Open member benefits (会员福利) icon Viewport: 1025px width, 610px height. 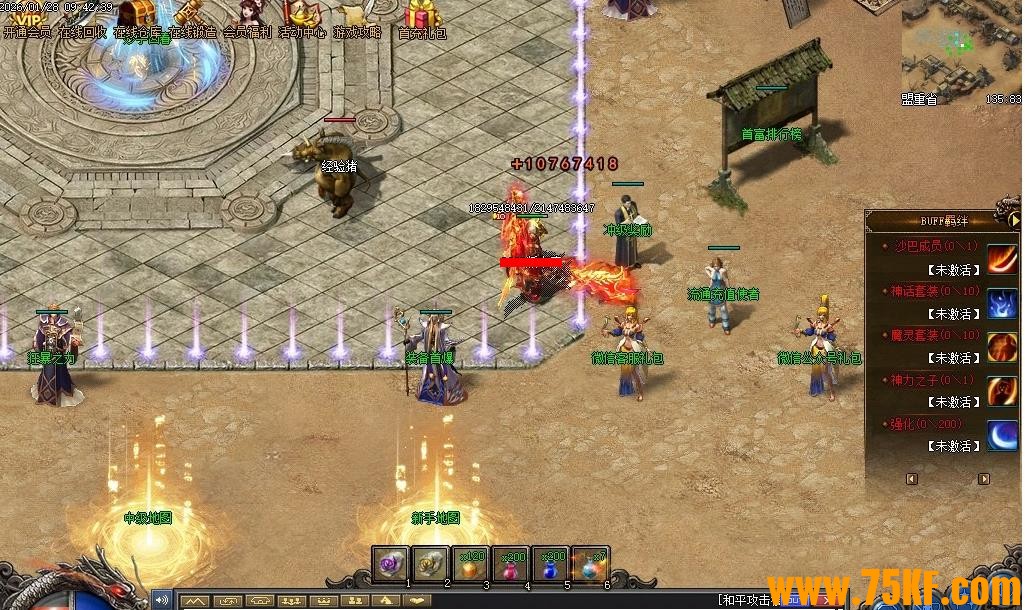247,16
